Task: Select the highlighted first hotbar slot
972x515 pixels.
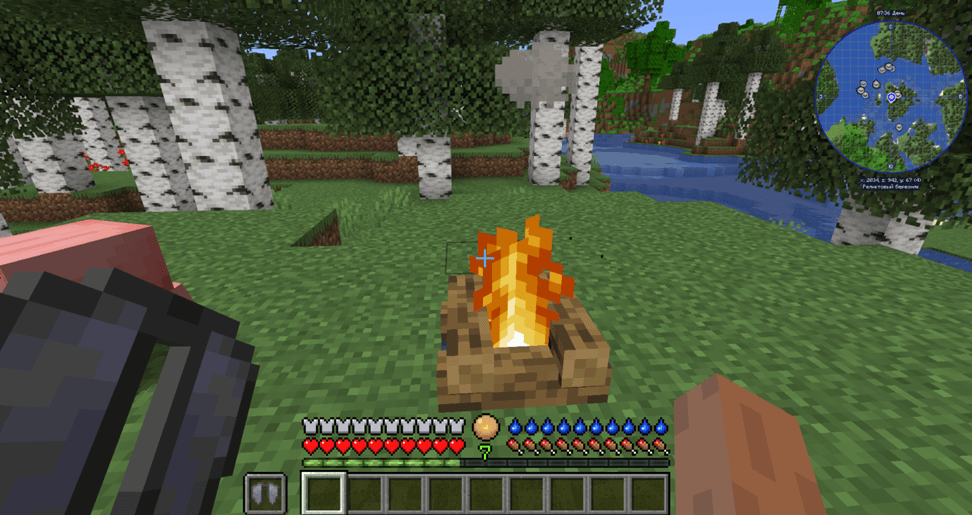Action: 324,493
